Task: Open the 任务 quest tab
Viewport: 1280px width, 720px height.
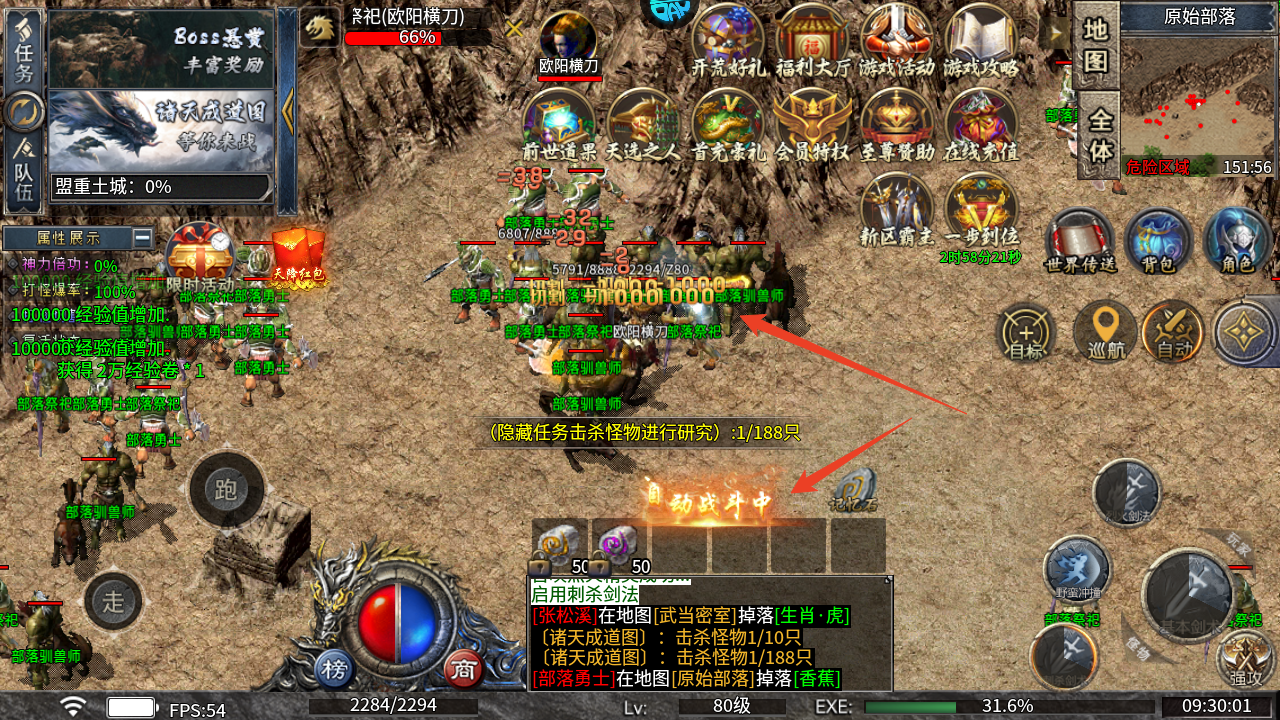Action: 24,50
